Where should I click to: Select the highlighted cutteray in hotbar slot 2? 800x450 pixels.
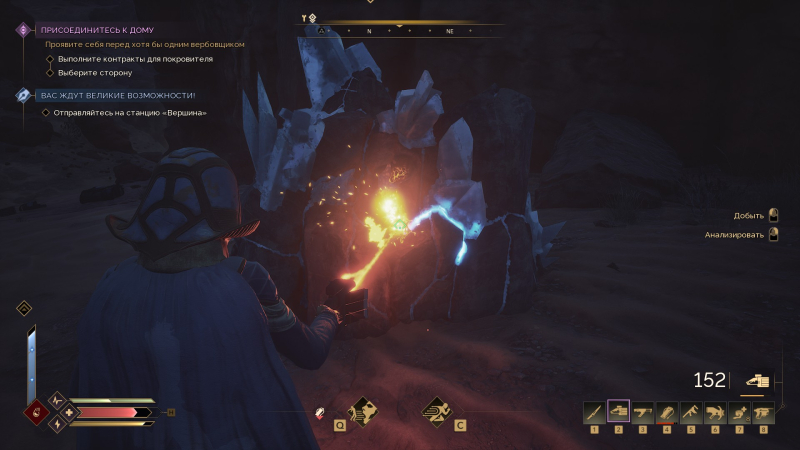click(618, 412)
